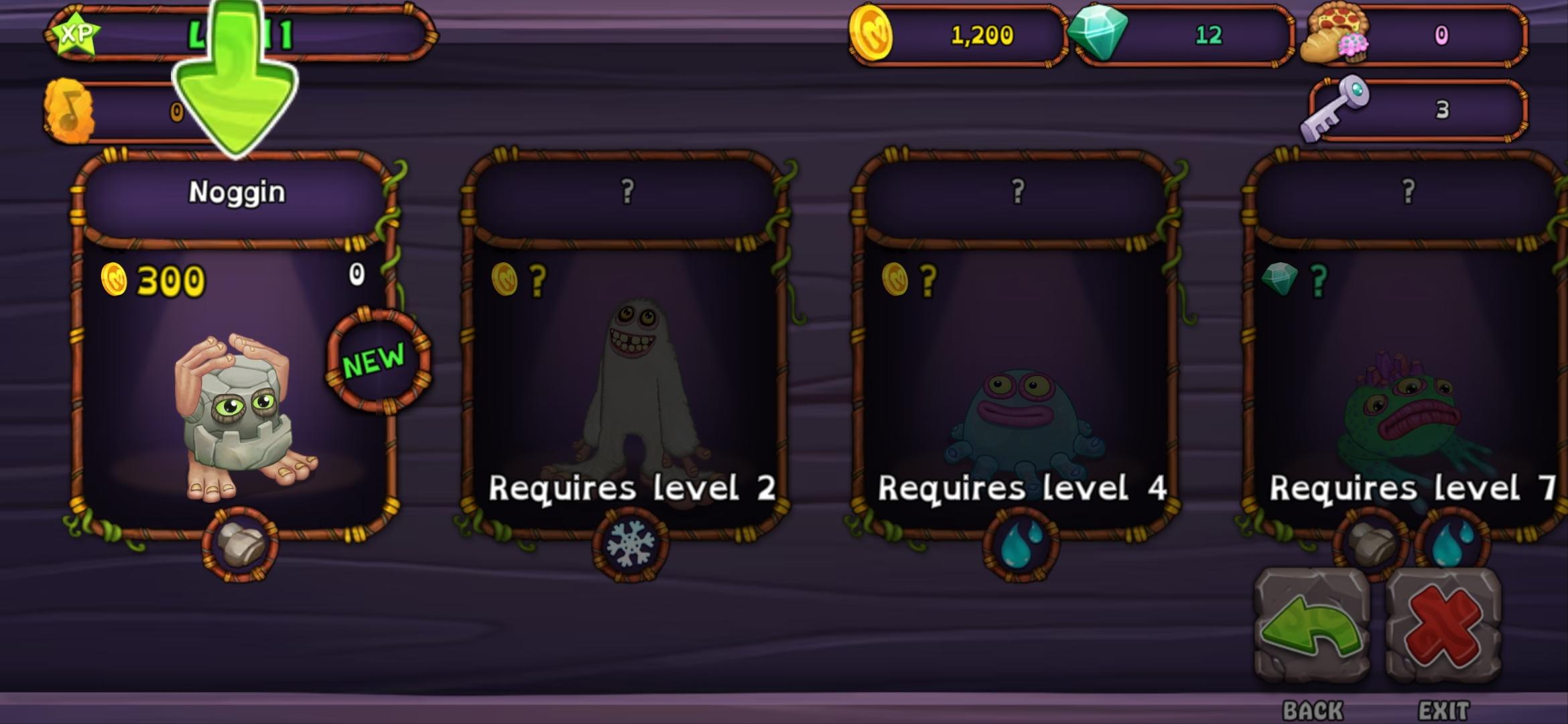Tap the locked monster requiring level 2

[x=627, y=375]
